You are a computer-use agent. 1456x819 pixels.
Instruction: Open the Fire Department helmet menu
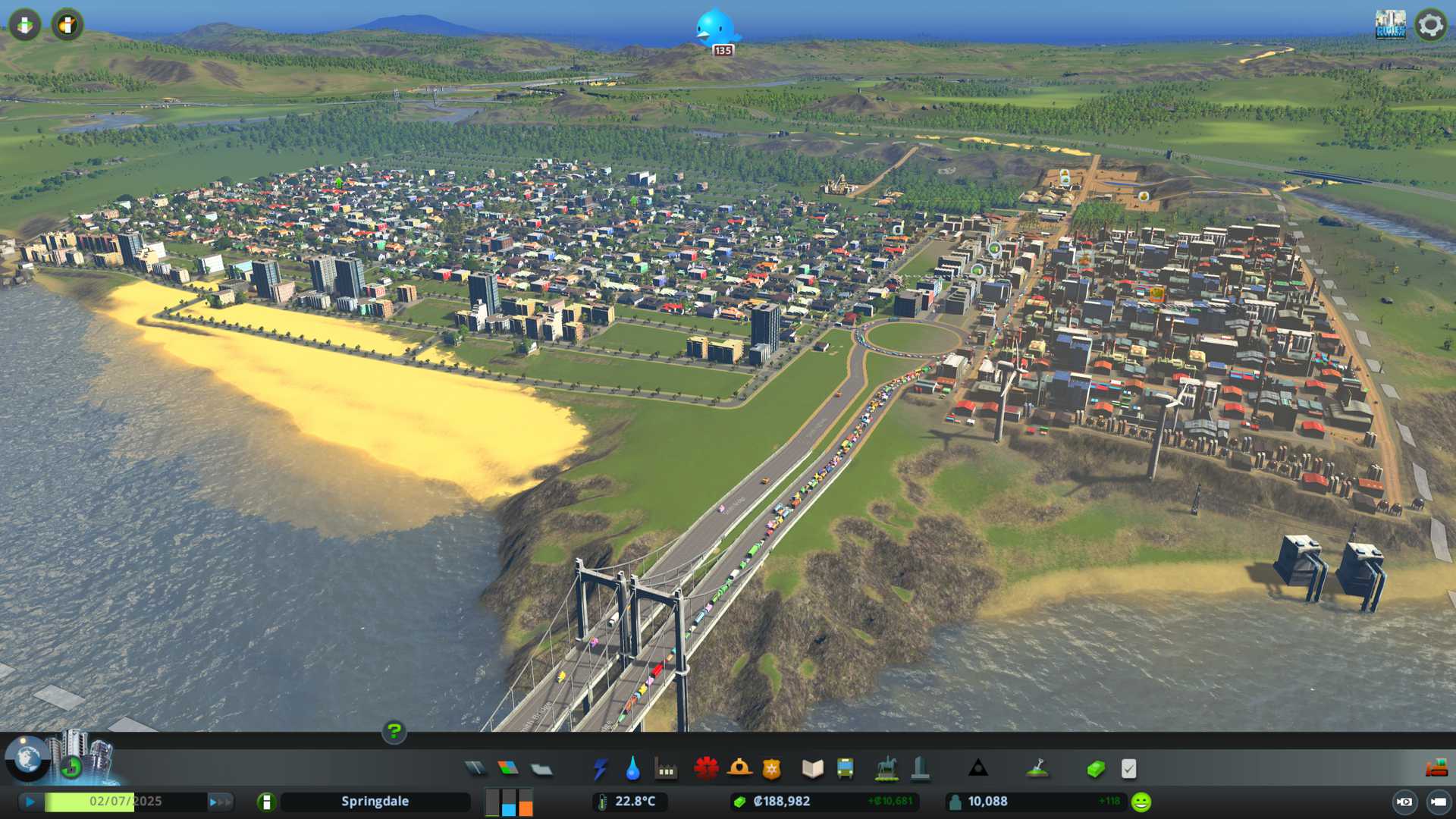coord(739,769)
